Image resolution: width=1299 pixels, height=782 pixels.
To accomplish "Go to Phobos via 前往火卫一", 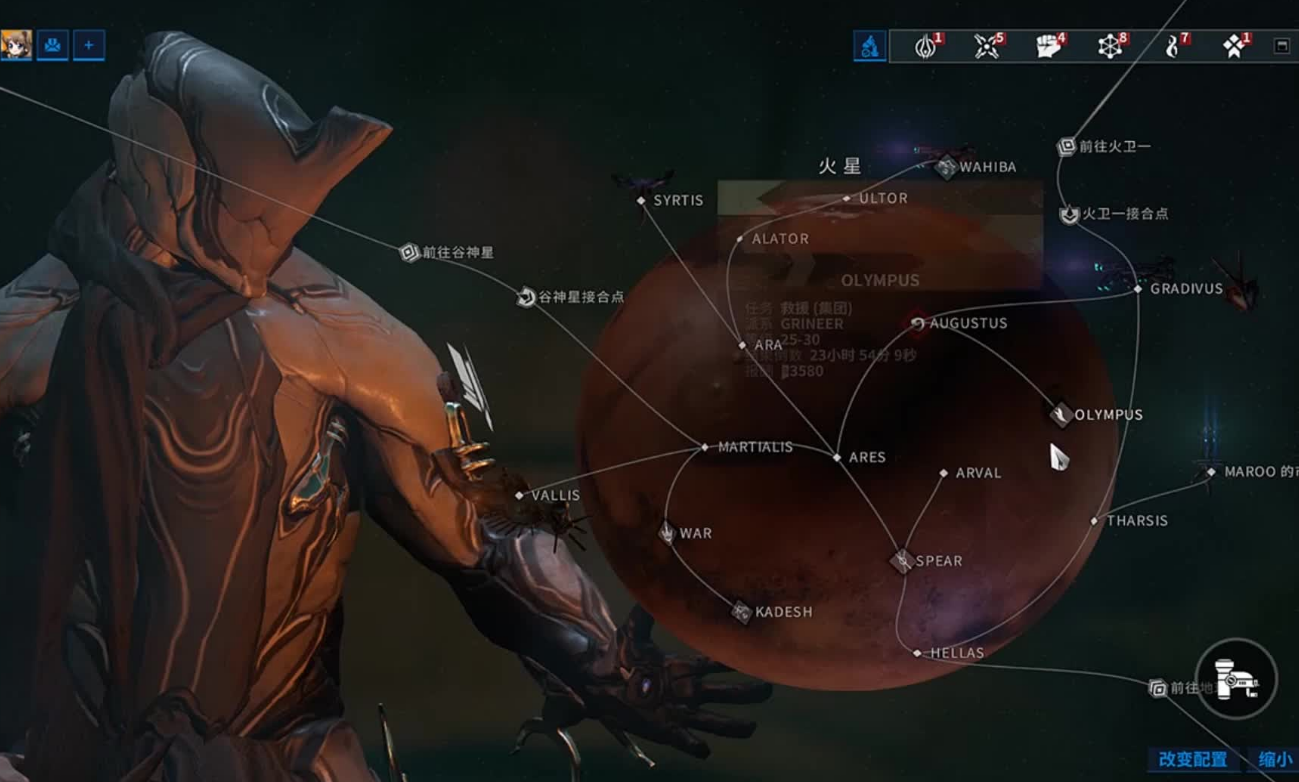I will click(1067, 147).
